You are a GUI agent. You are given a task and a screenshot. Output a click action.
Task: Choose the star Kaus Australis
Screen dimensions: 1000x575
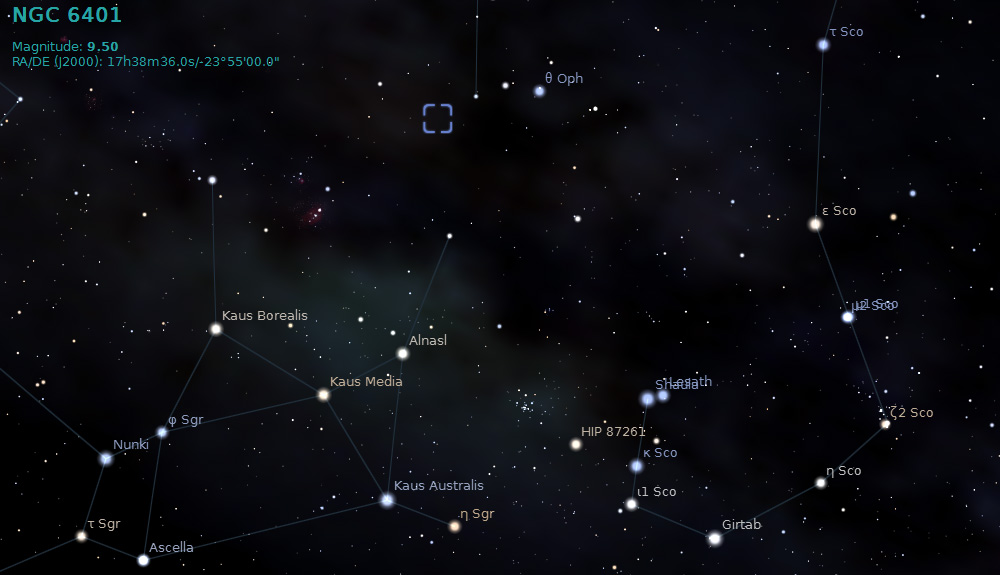pos(387,500)
